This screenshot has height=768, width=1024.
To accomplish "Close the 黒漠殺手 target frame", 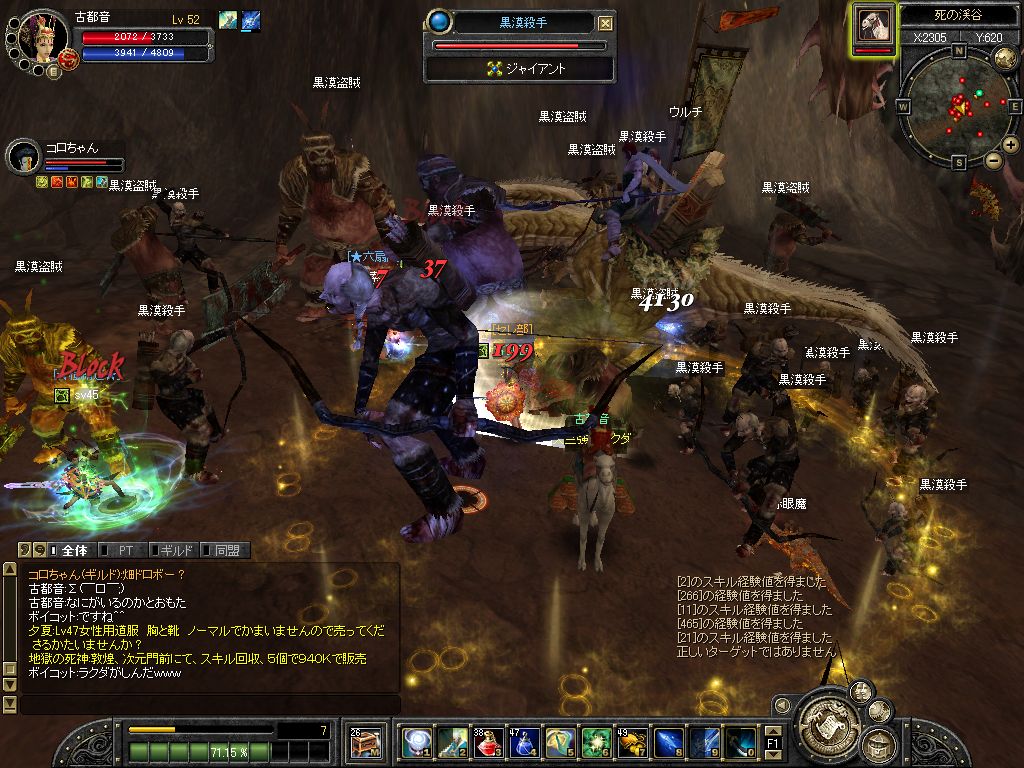I will tap(605, 23).
